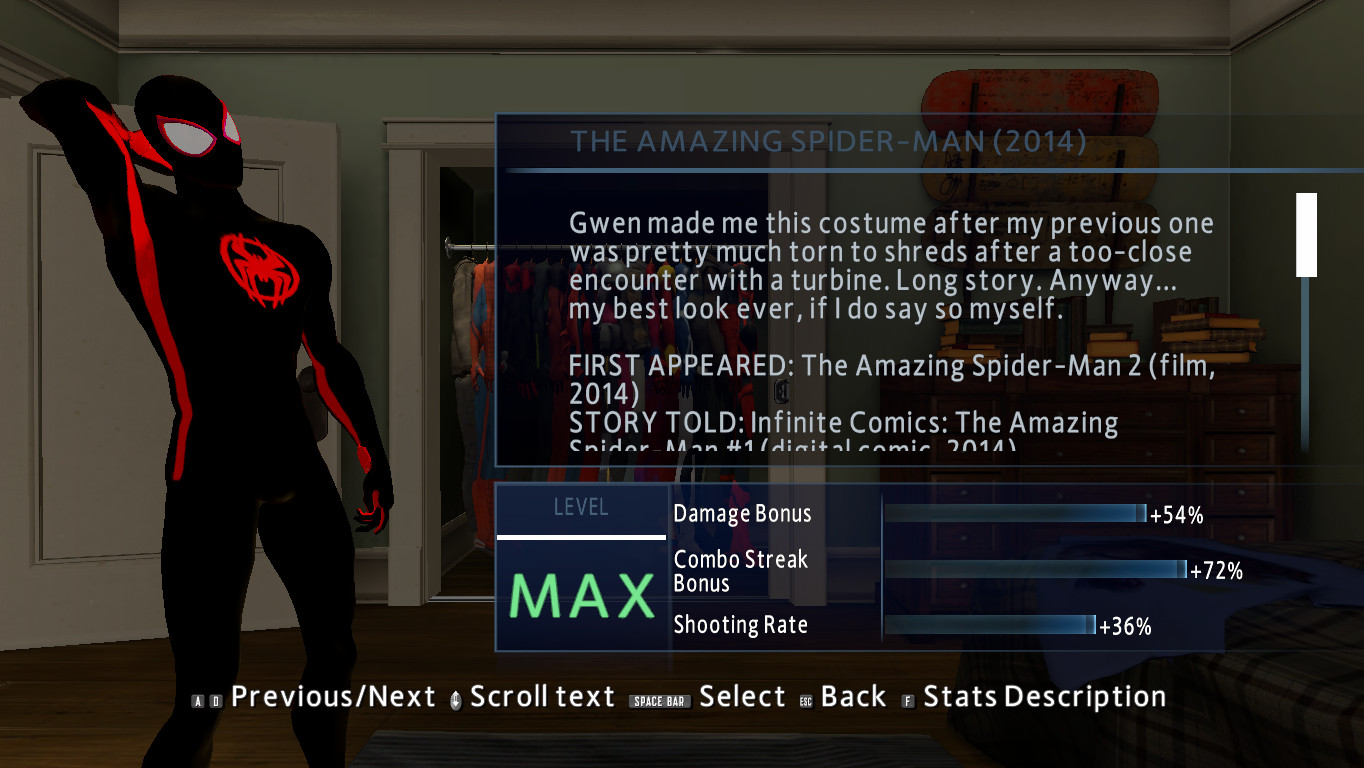Click the Select label next to SPACE BAR
The width and height of the screenshot is (1364, 768).
pyautogui.click(x=743, y=696)
